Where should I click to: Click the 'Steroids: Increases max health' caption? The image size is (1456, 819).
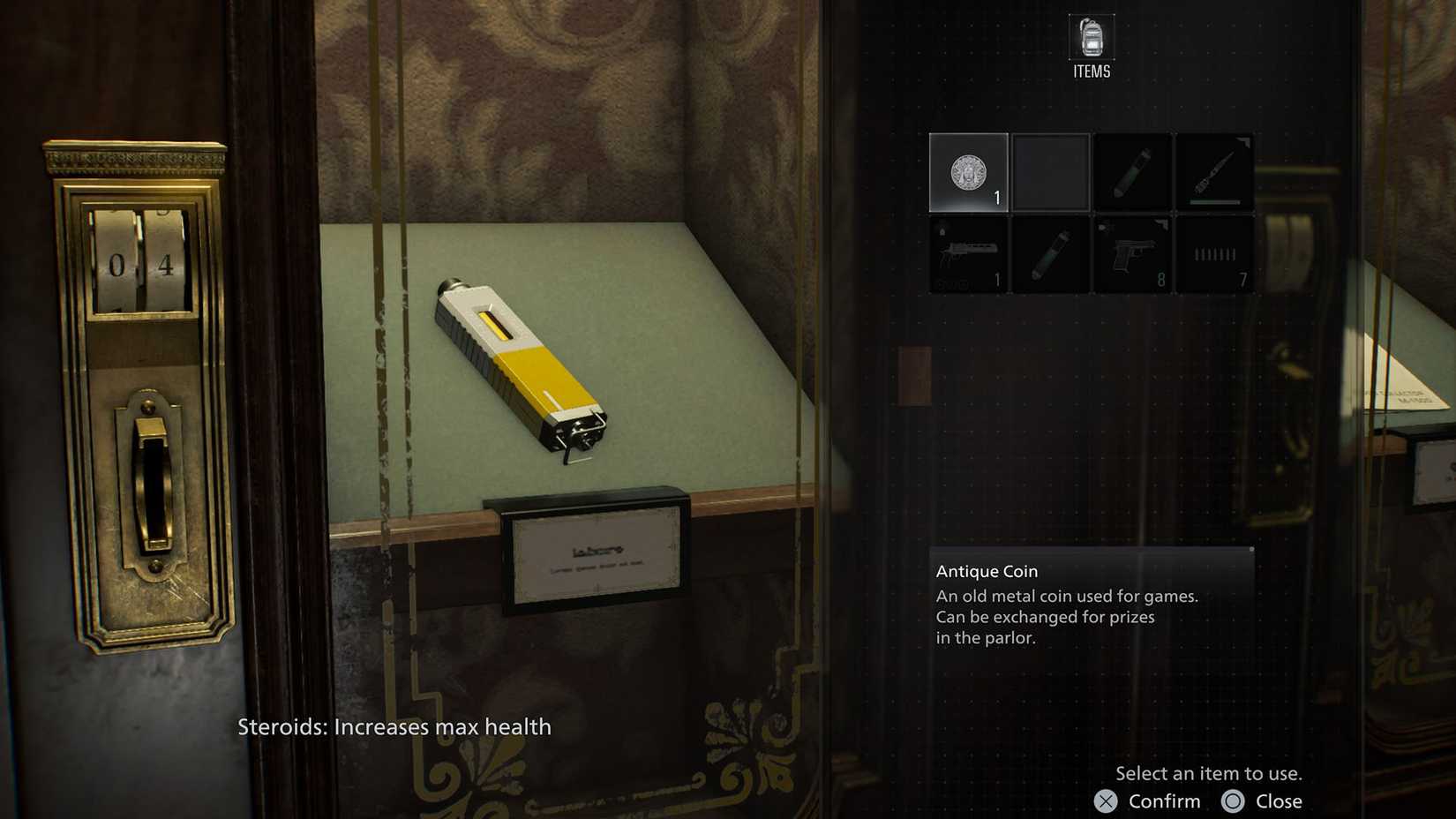click(394, 727)
